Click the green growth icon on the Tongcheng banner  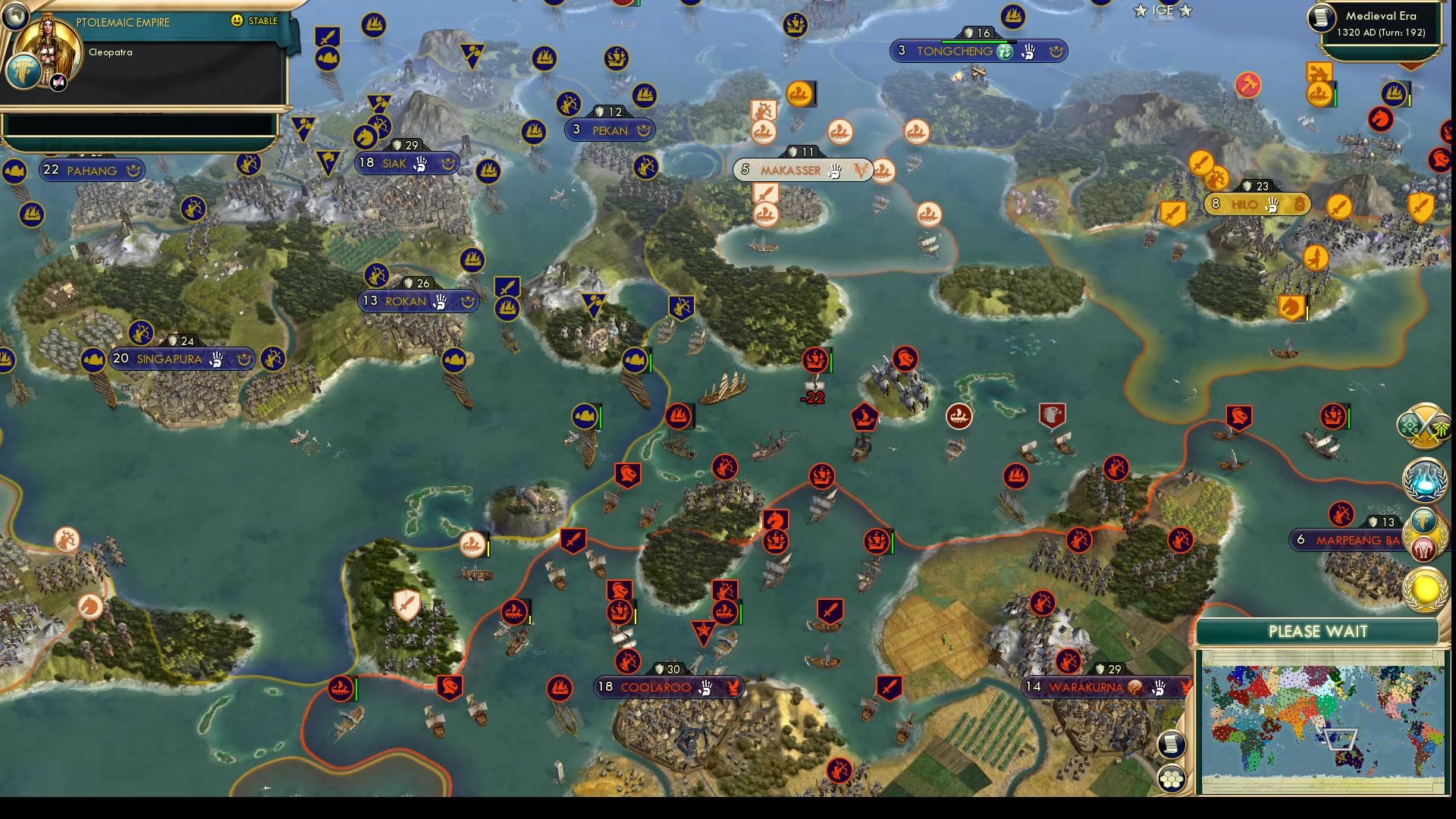pos(1006,52)
